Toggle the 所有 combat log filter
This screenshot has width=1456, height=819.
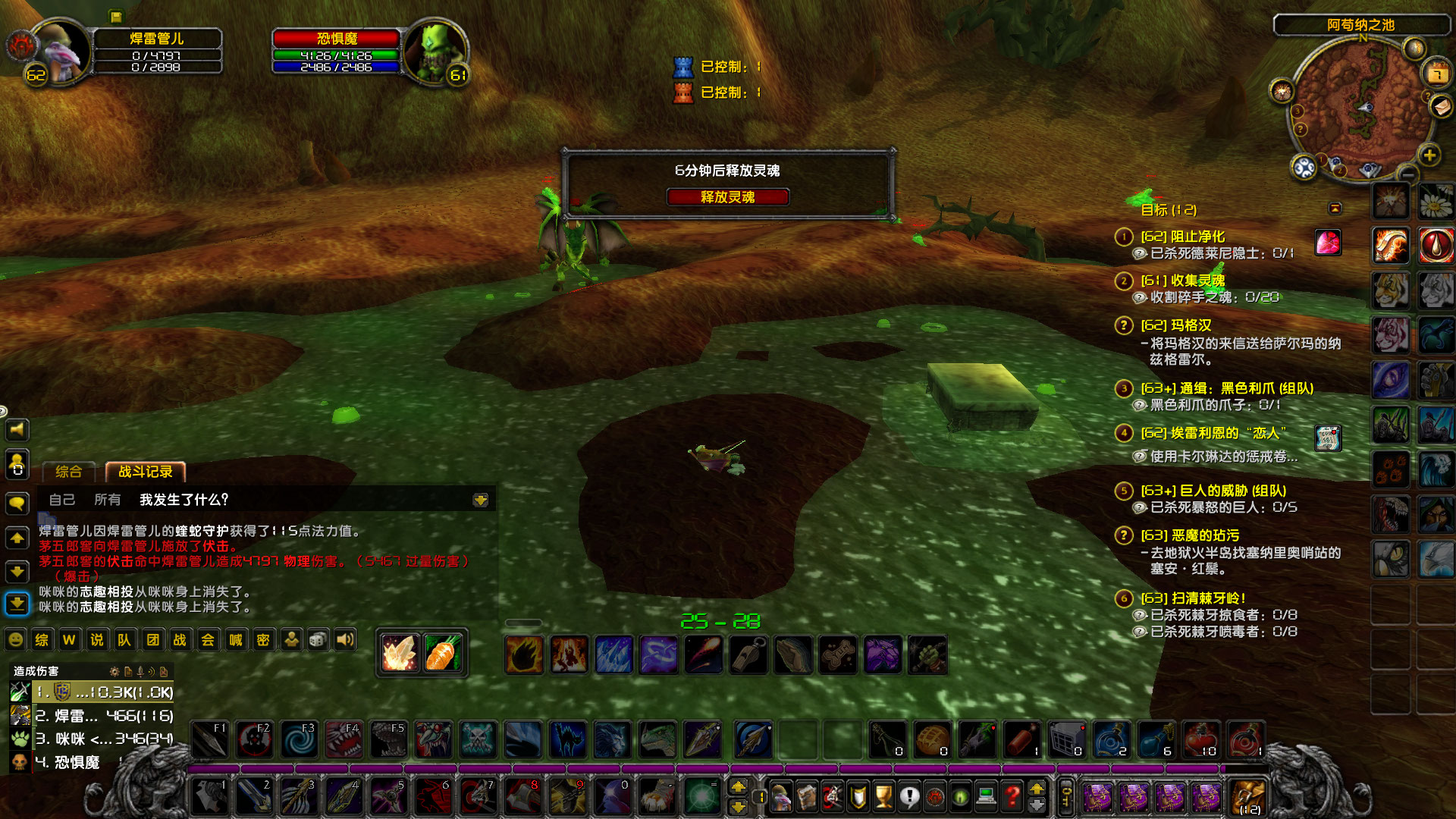point(106,500)
